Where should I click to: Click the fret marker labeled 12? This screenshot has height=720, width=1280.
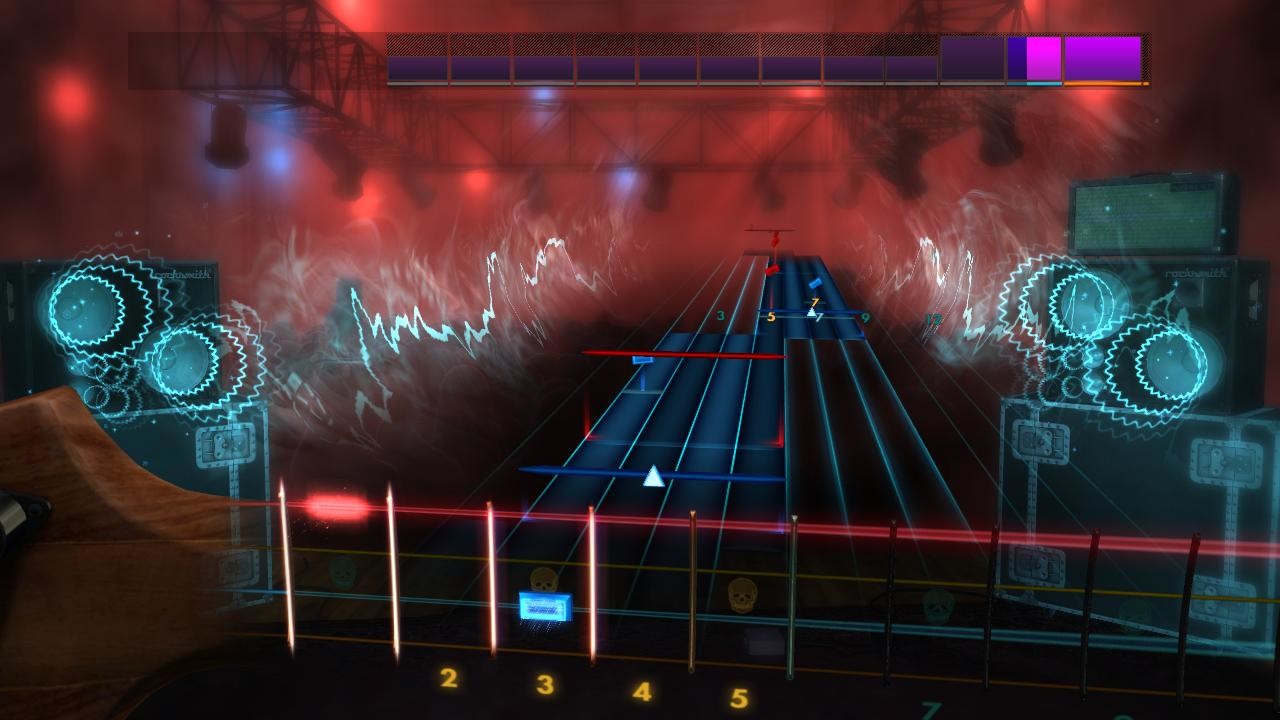click(933, 317)
